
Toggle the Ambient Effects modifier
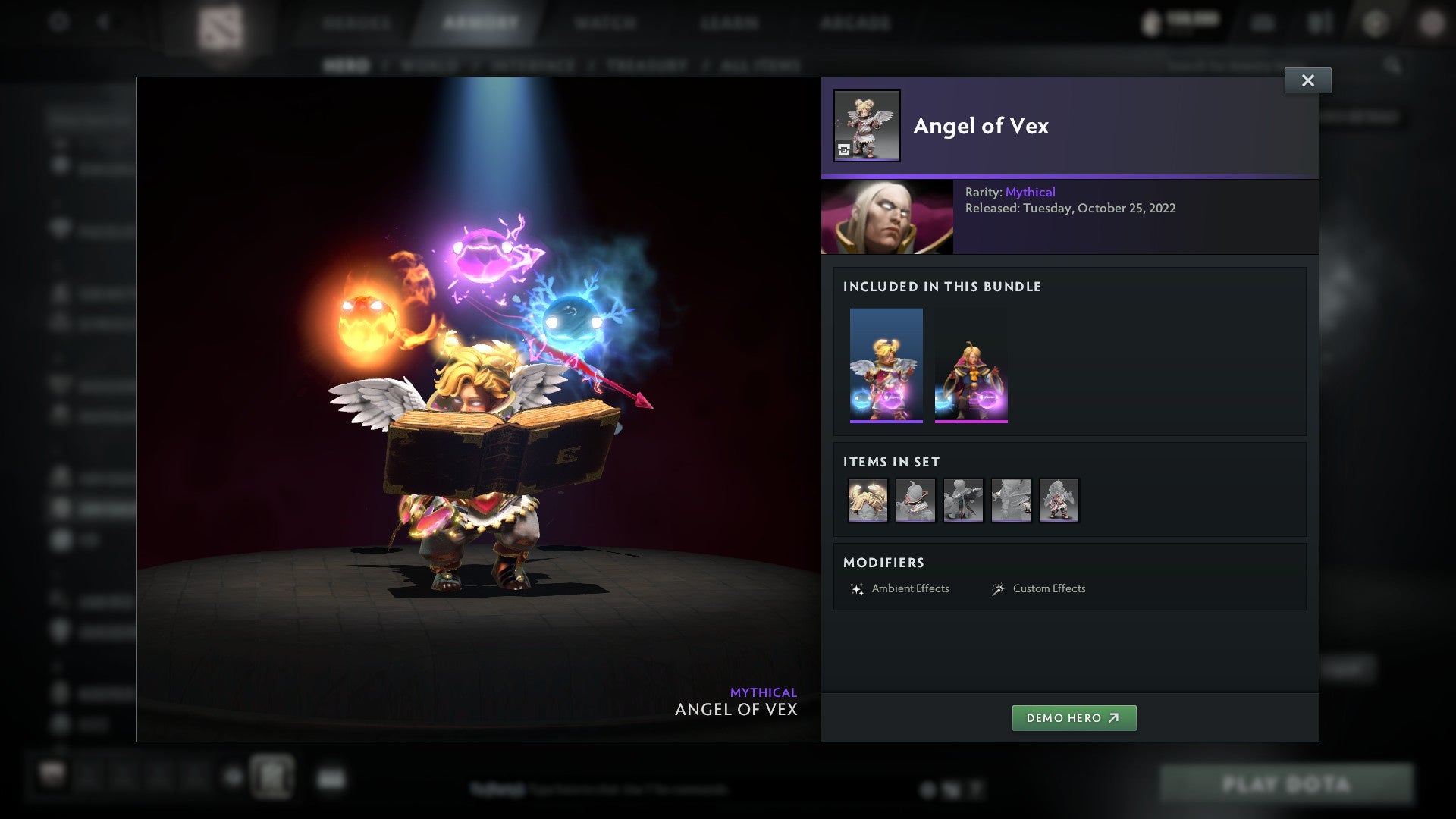point(910,588)
